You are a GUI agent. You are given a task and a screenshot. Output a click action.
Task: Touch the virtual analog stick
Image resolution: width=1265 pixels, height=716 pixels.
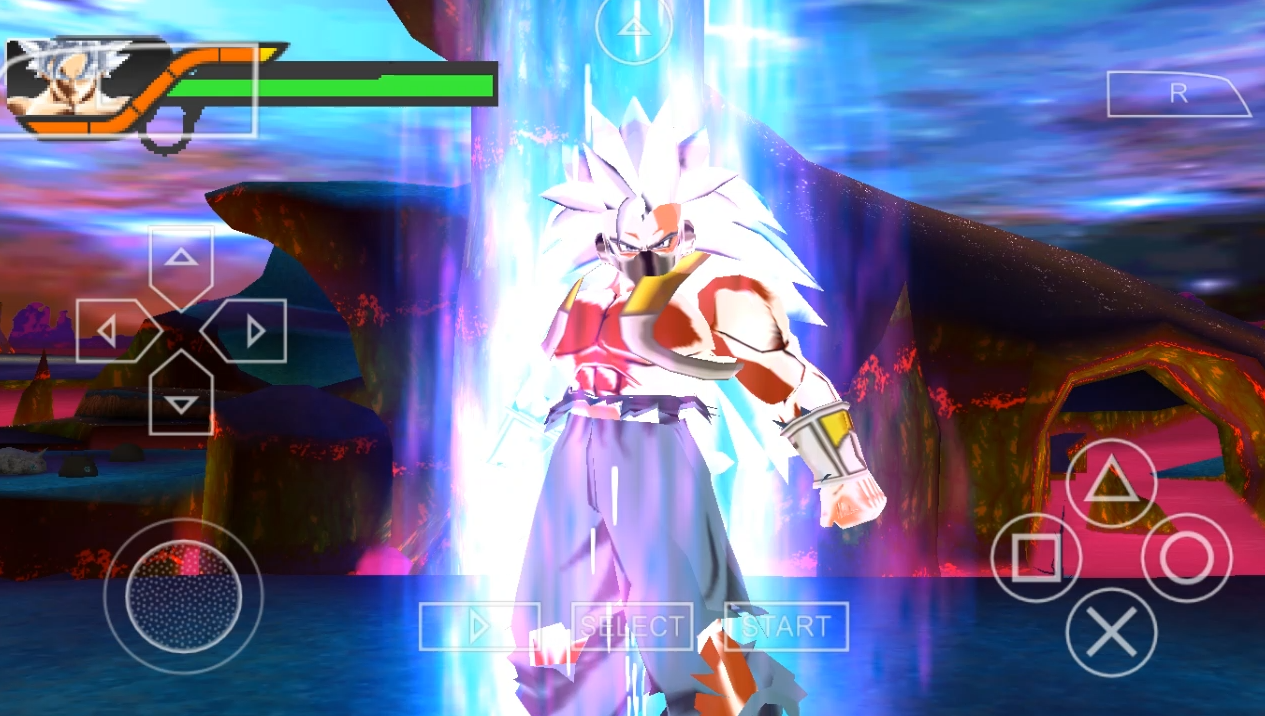click(x=183, y=595)
